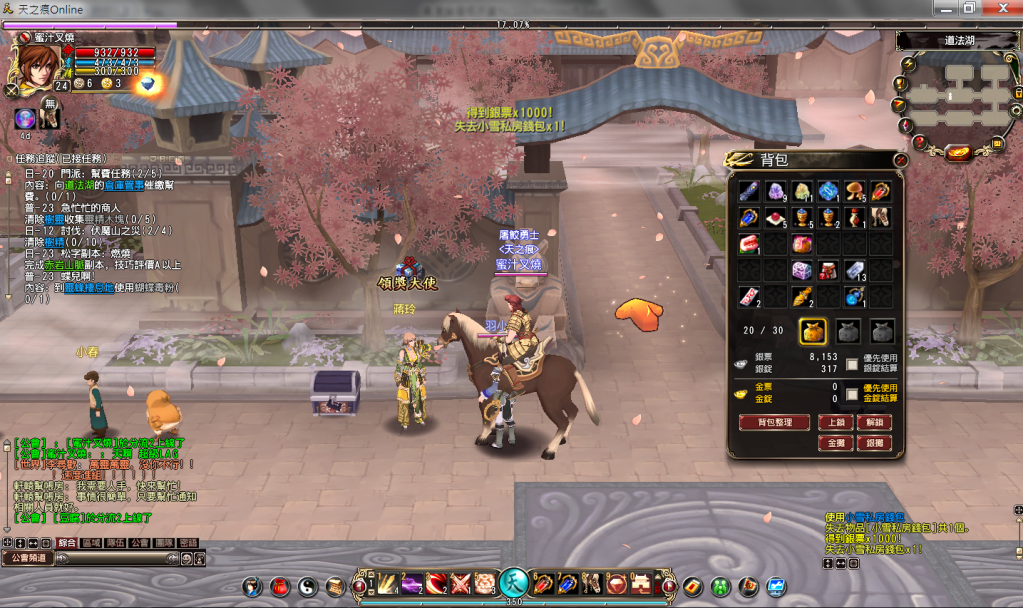The height and width of the screenshot is (608, 1023).
Task: Click the yin-yang menu icon
Action: (307, 586)
